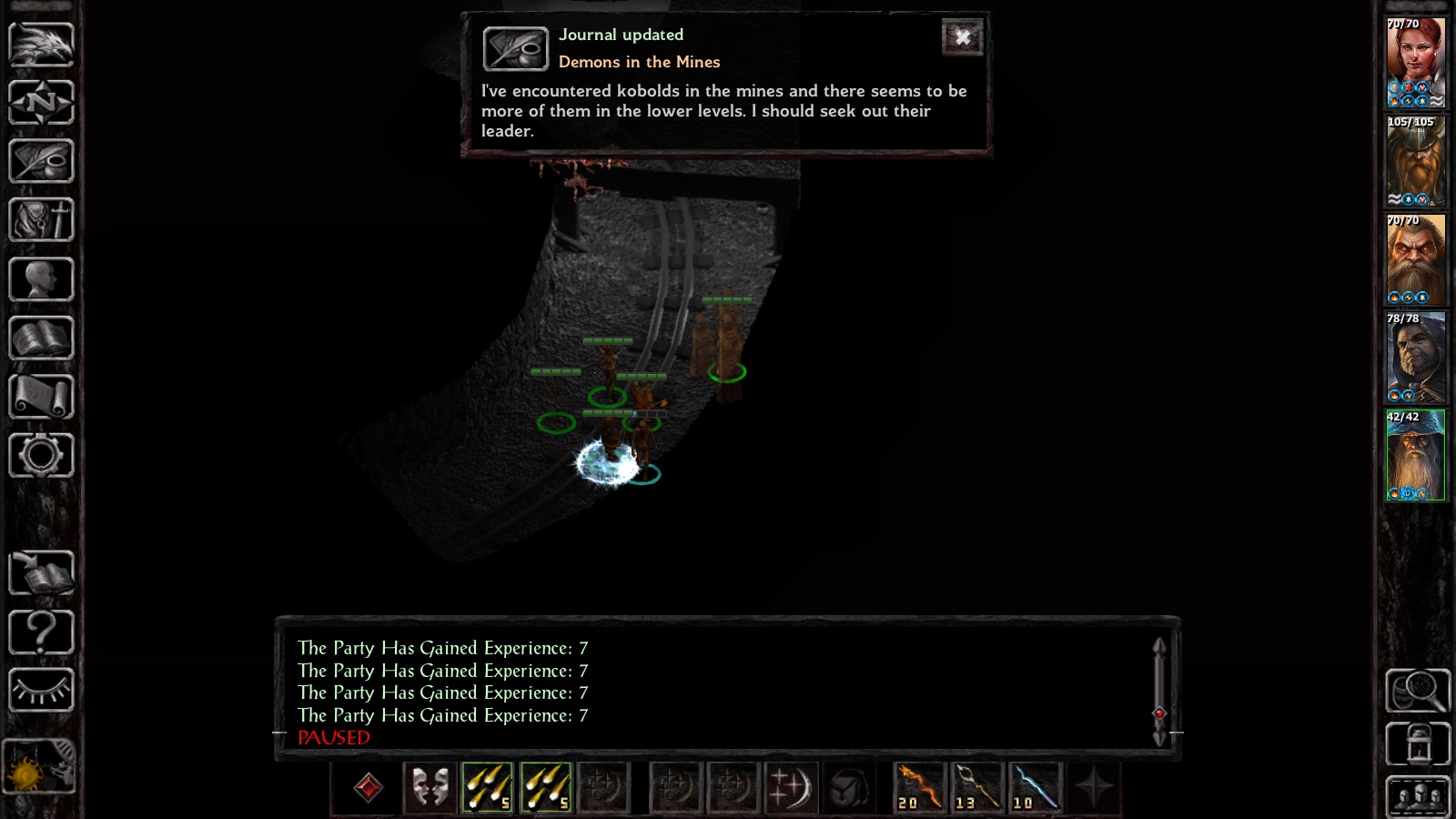This screenshot has width=1456, height=819.
Task: Dismiss the Journal updated notification
Action: tap(963, 37)
